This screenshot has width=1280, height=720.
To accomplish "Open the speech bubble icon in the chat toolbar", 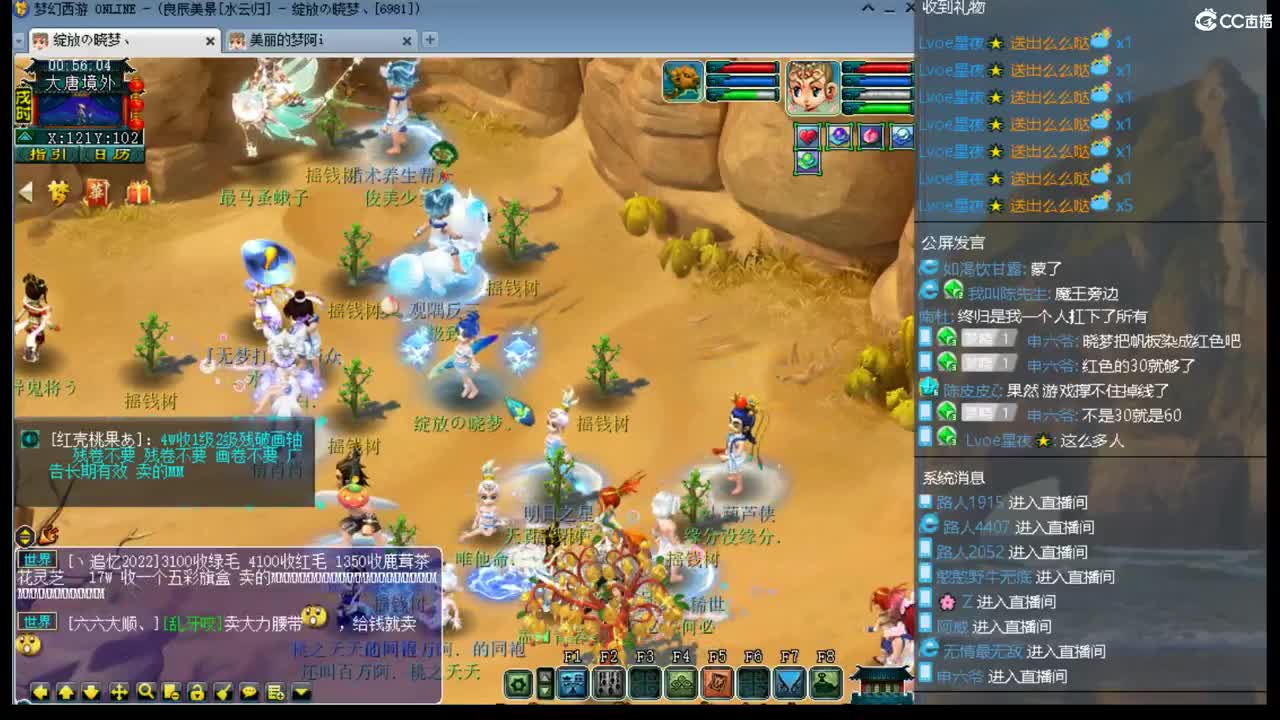I will (247, 692).
